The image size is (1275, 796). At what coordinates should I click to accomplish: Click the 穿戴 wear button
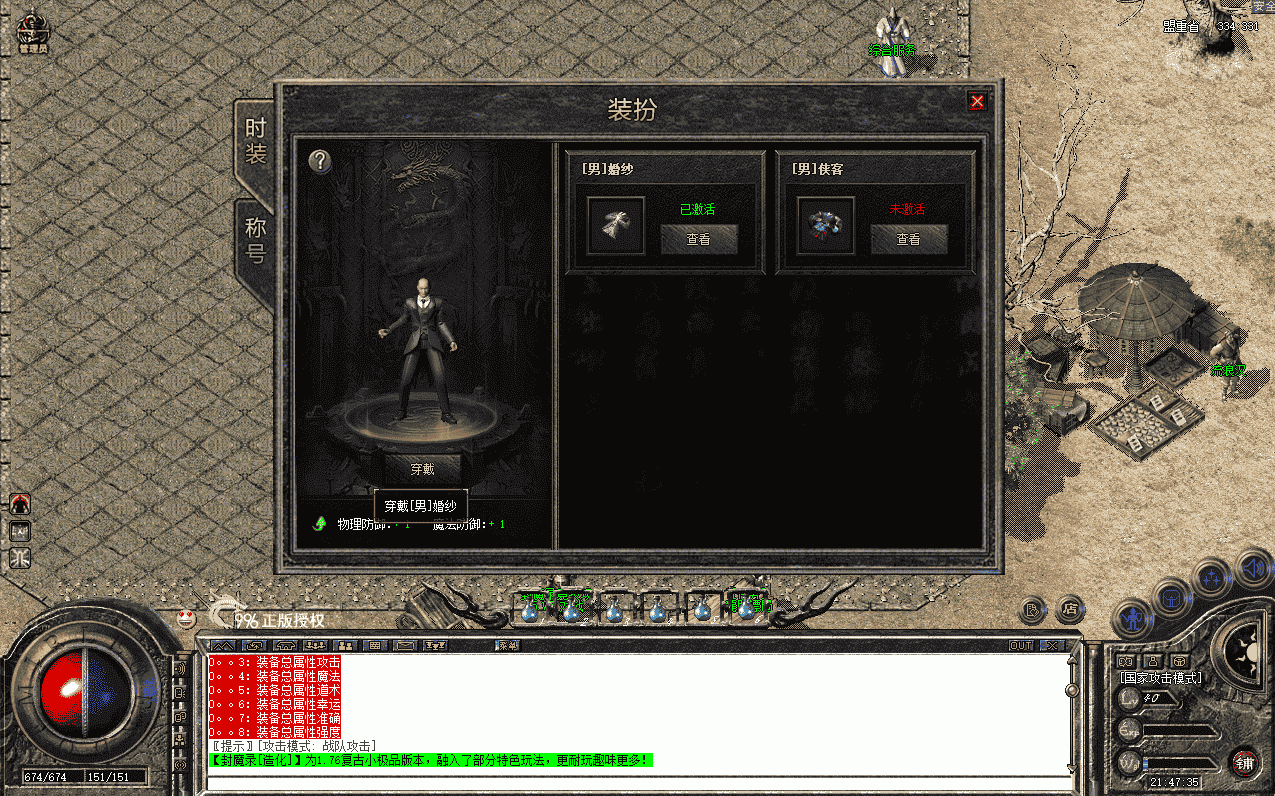click(422, 467)
